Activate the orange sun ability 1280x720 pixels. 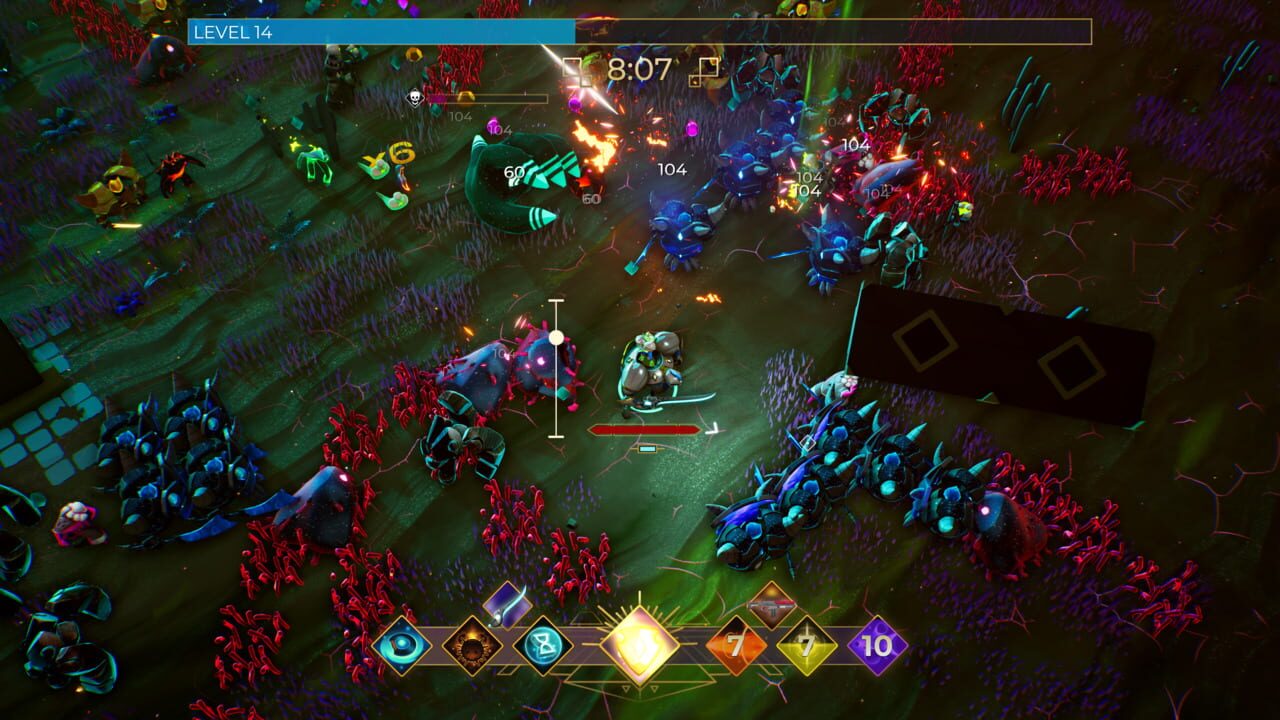tap(473, 646)
